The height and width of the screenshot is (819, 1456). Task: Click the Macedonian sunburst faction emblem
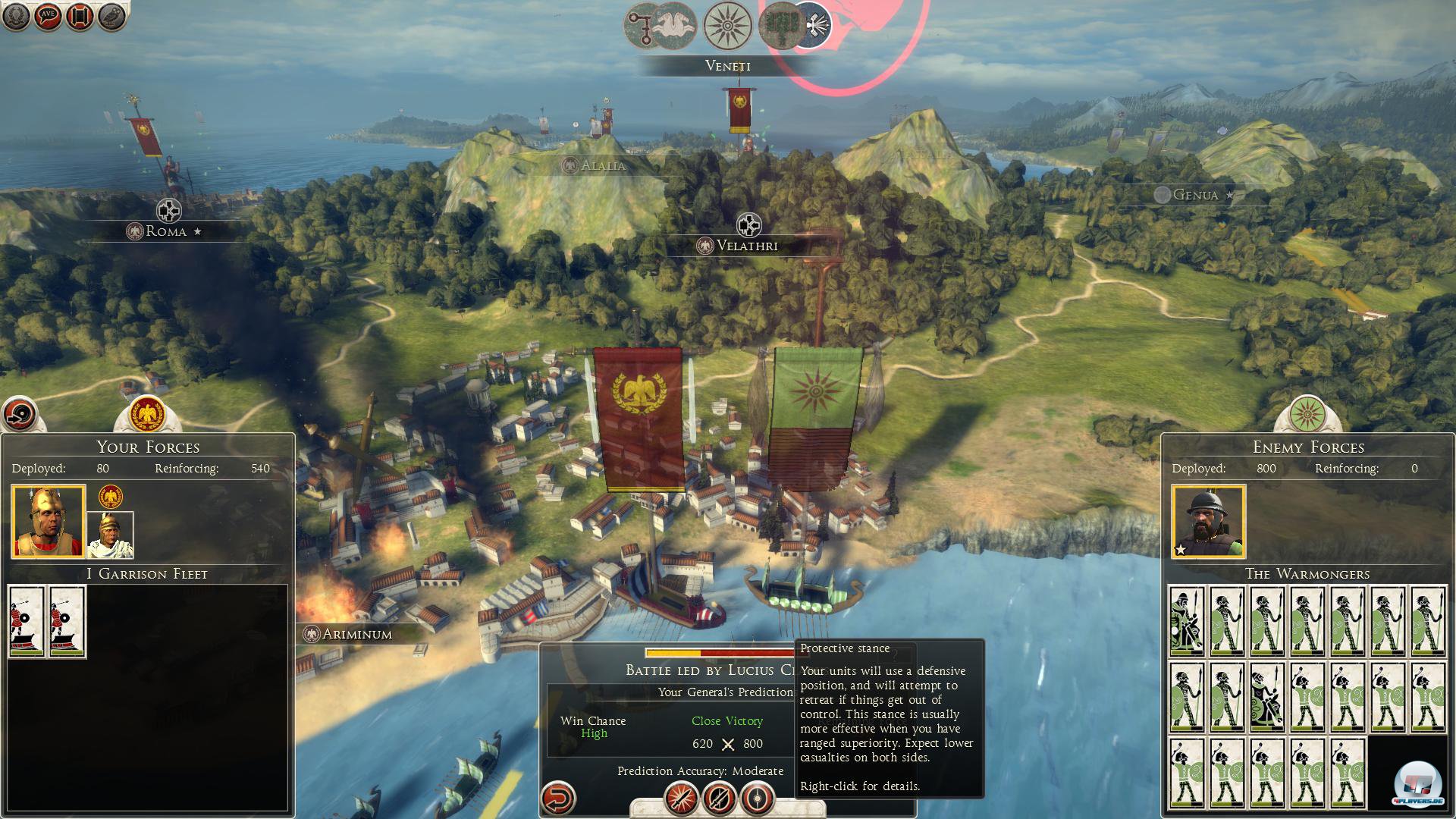pyautogui.click(x=728, y=26)
